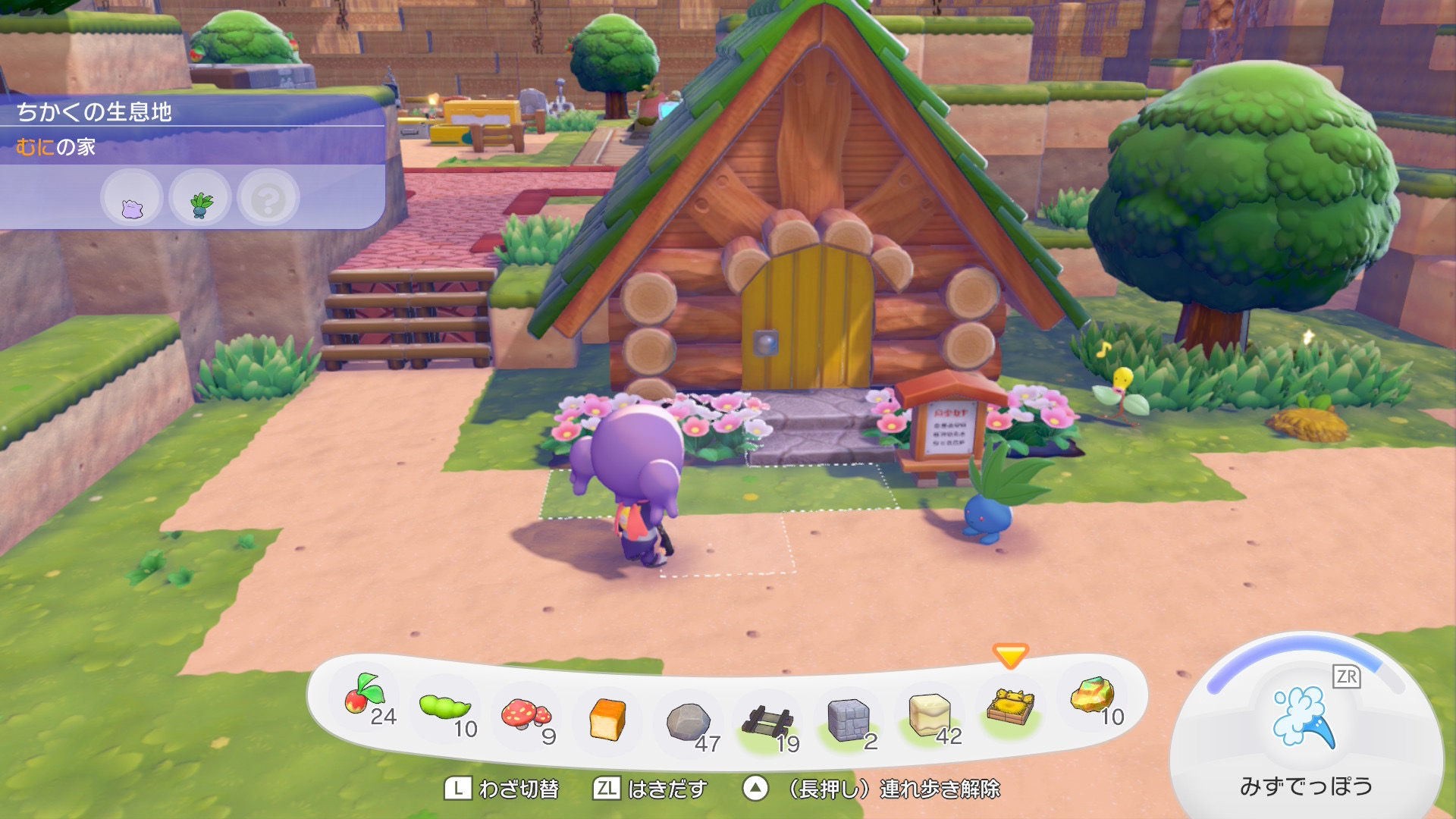Choose the rail track item slot
Viewport: 1456px width, 819px height.
tap(767, 721)
